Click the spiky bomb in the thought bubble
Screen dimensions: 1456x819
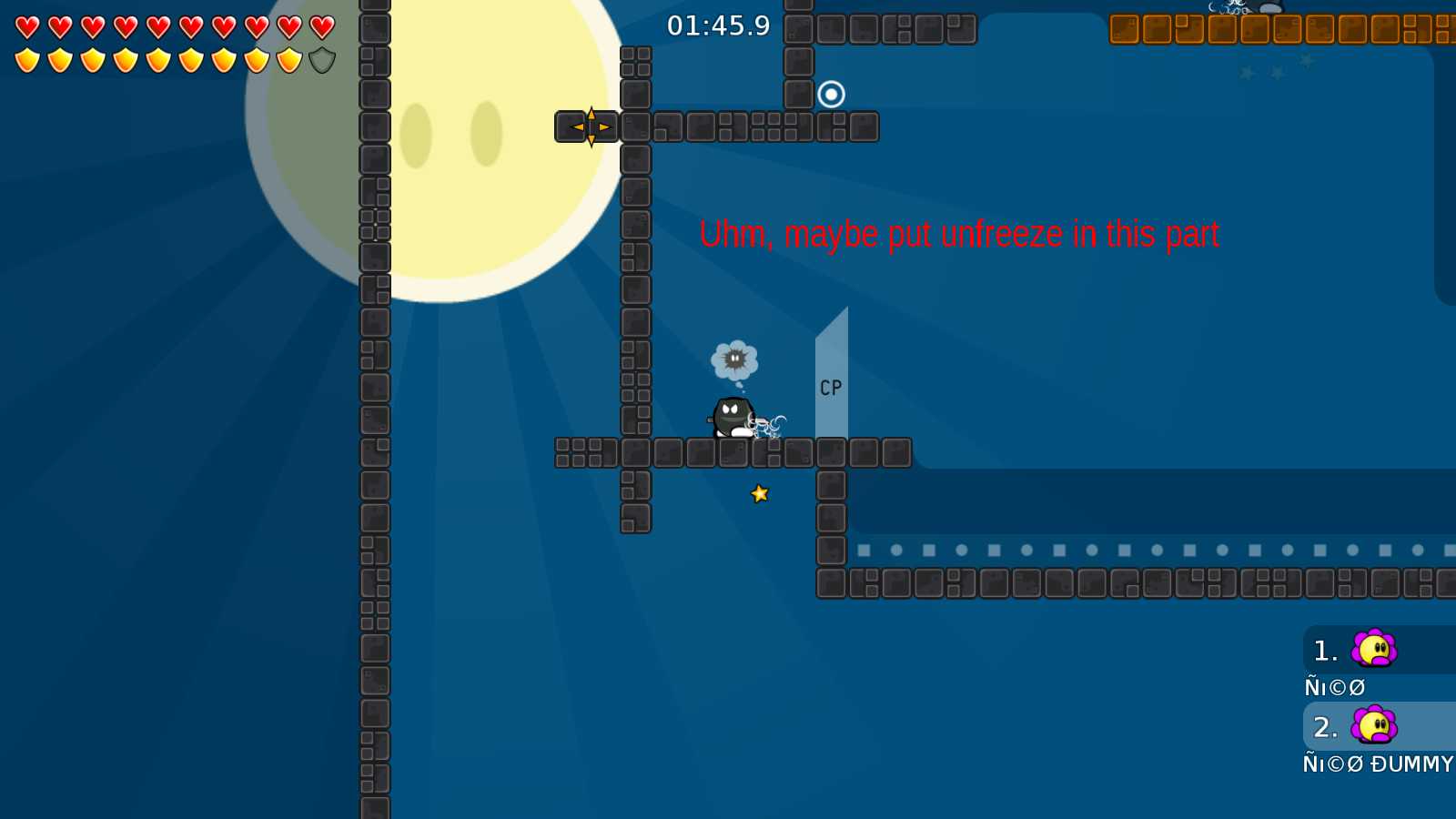tap(733, 358)
